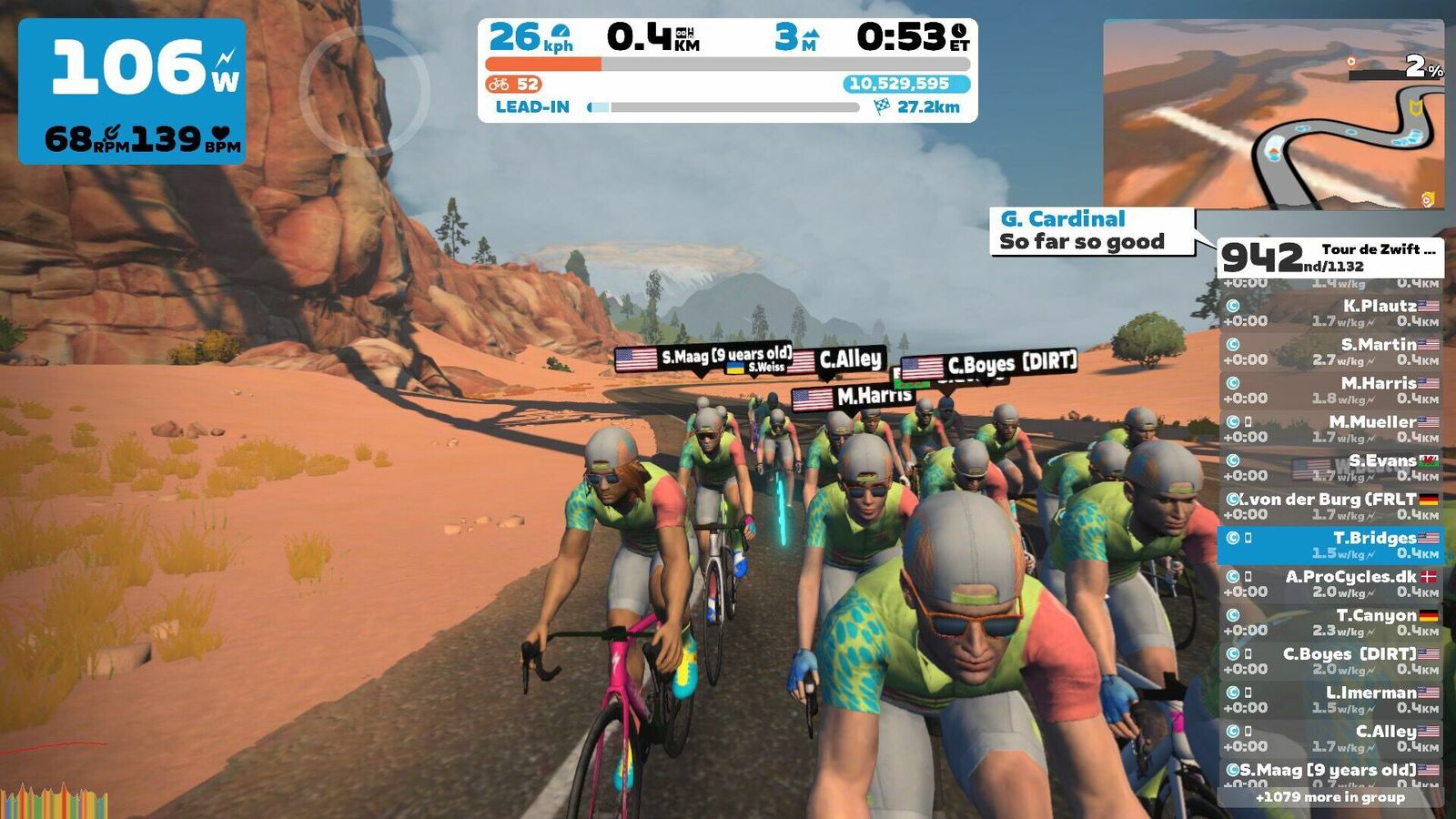The image size is (1456, 819).
Task: Pick M.Mueller in the nearby riders list
Action: click(x=1330, y=429)
